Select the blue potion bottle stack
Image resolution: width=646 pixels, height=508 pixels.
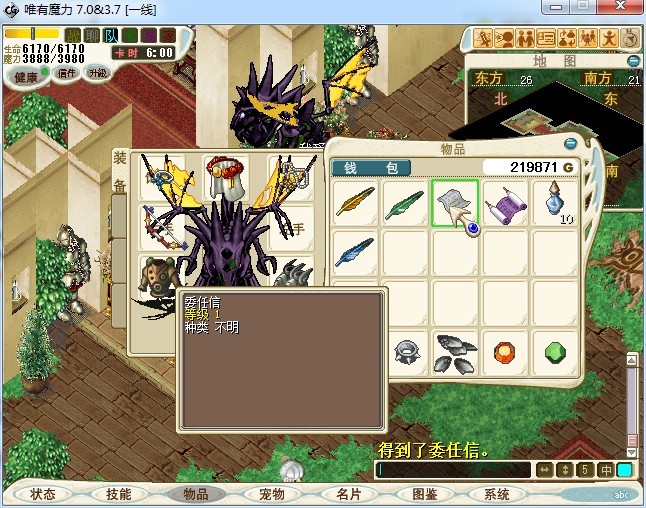point(556,204)
